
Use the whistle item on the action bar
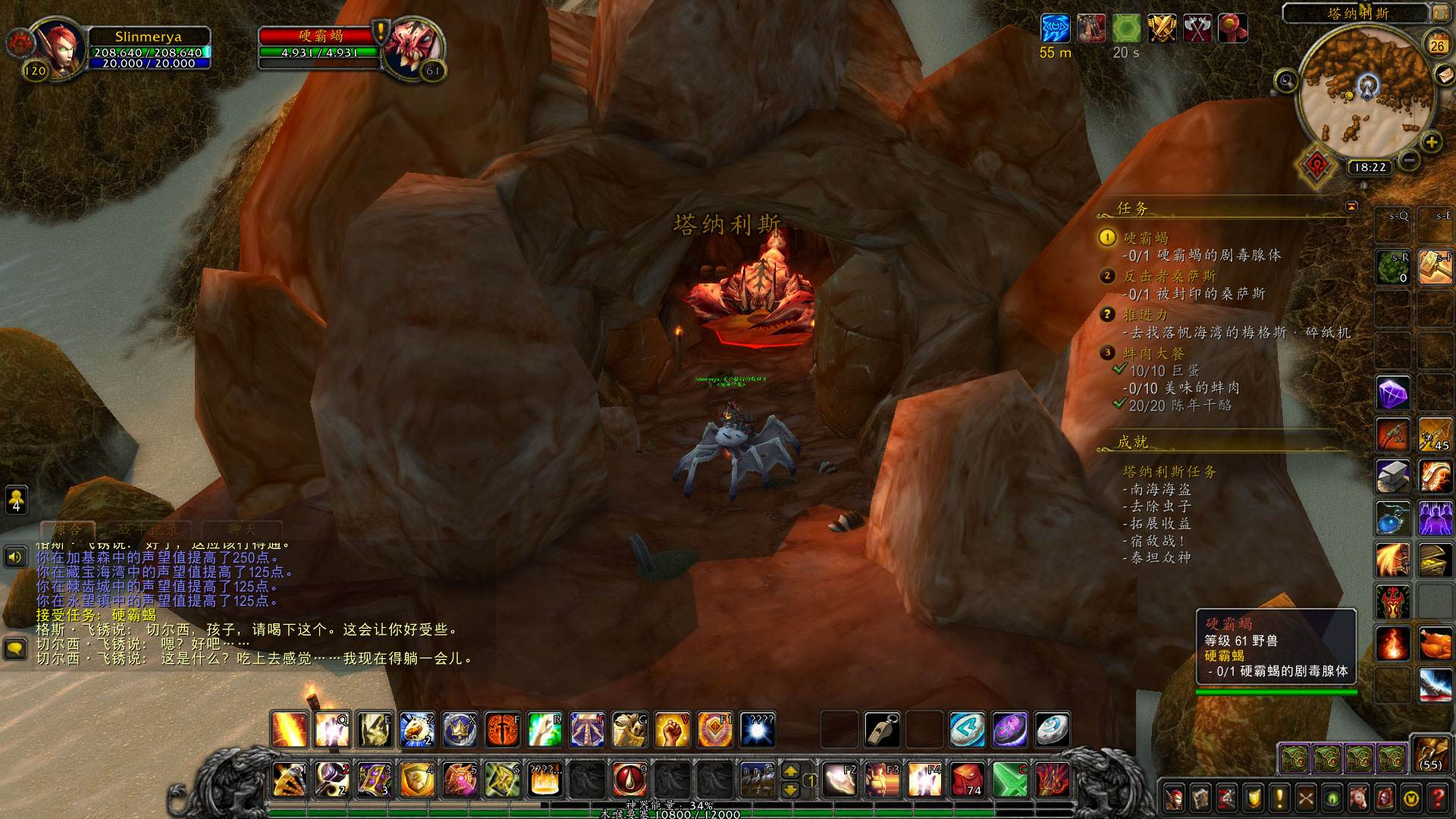coord(882,730)
